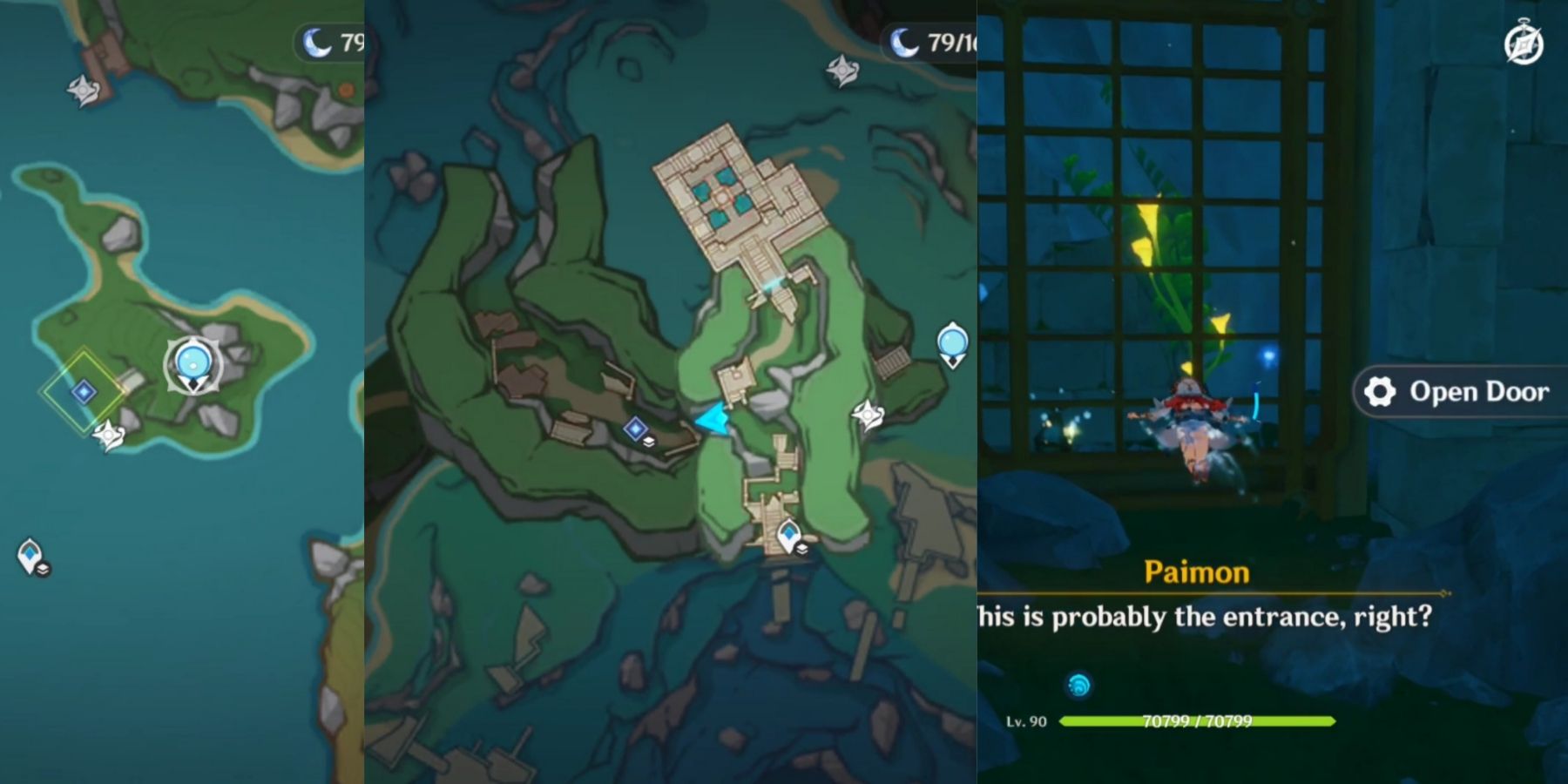The image size is (1568, 784).
Task: Click the gear icon inside the Open Door prompt
Action: coord(1377,392)
